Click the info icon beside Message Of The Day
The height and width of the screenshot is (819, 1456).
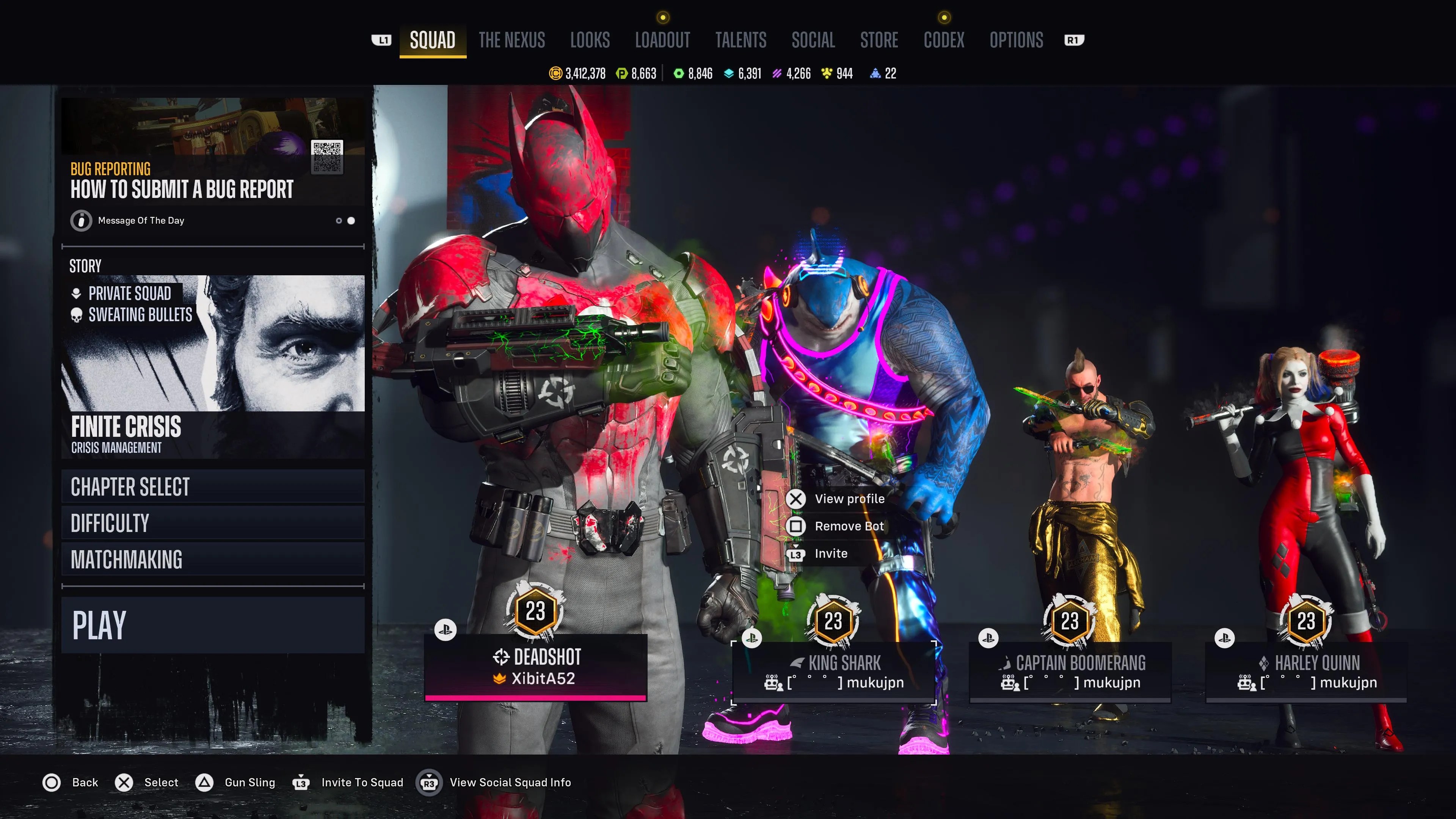pos(81,220)
